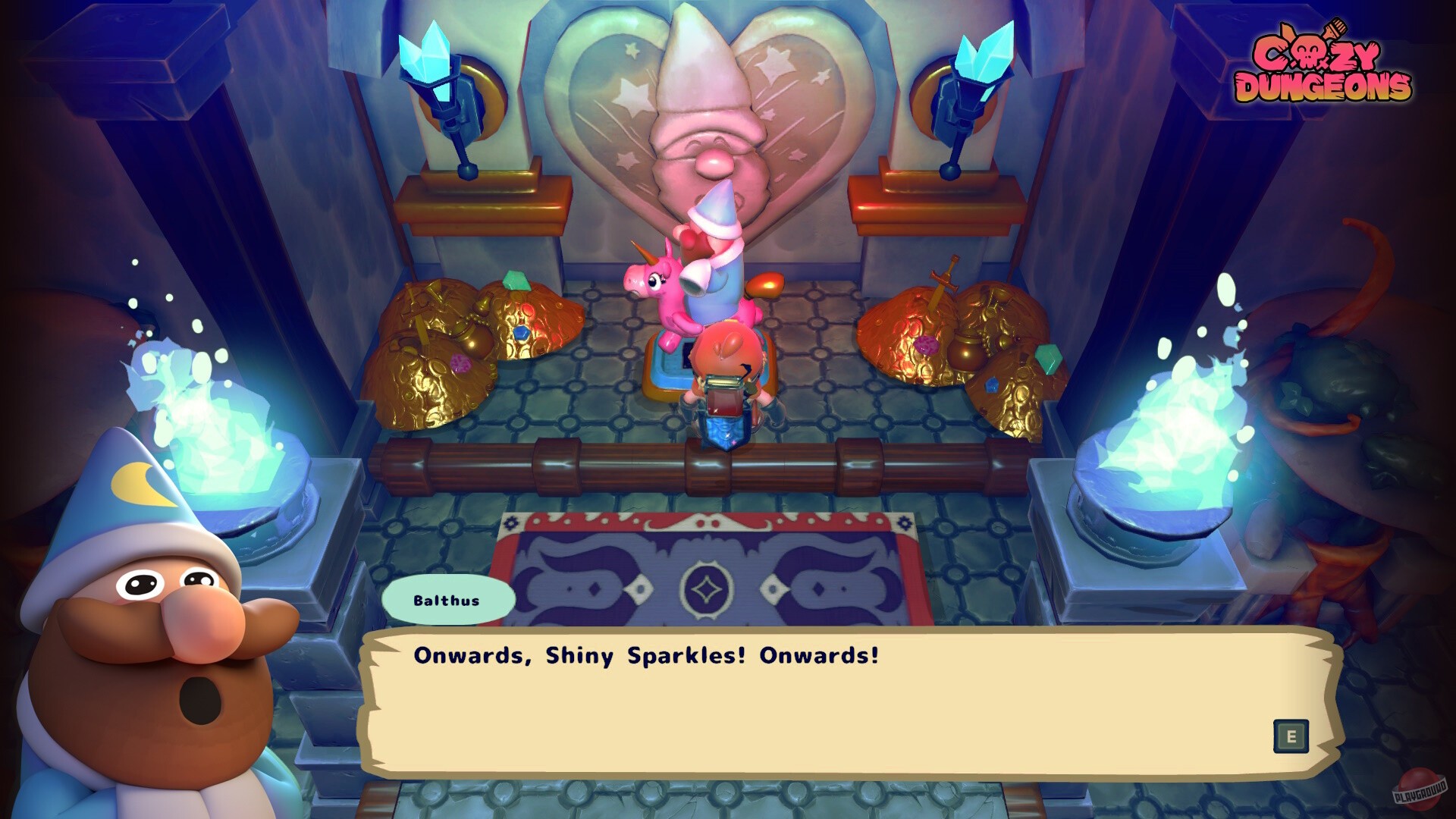Screen dimensions: 1456x819
Task: Click the green gem on the left gold pile
Action: pyautogui.click(x=515, y=279)
